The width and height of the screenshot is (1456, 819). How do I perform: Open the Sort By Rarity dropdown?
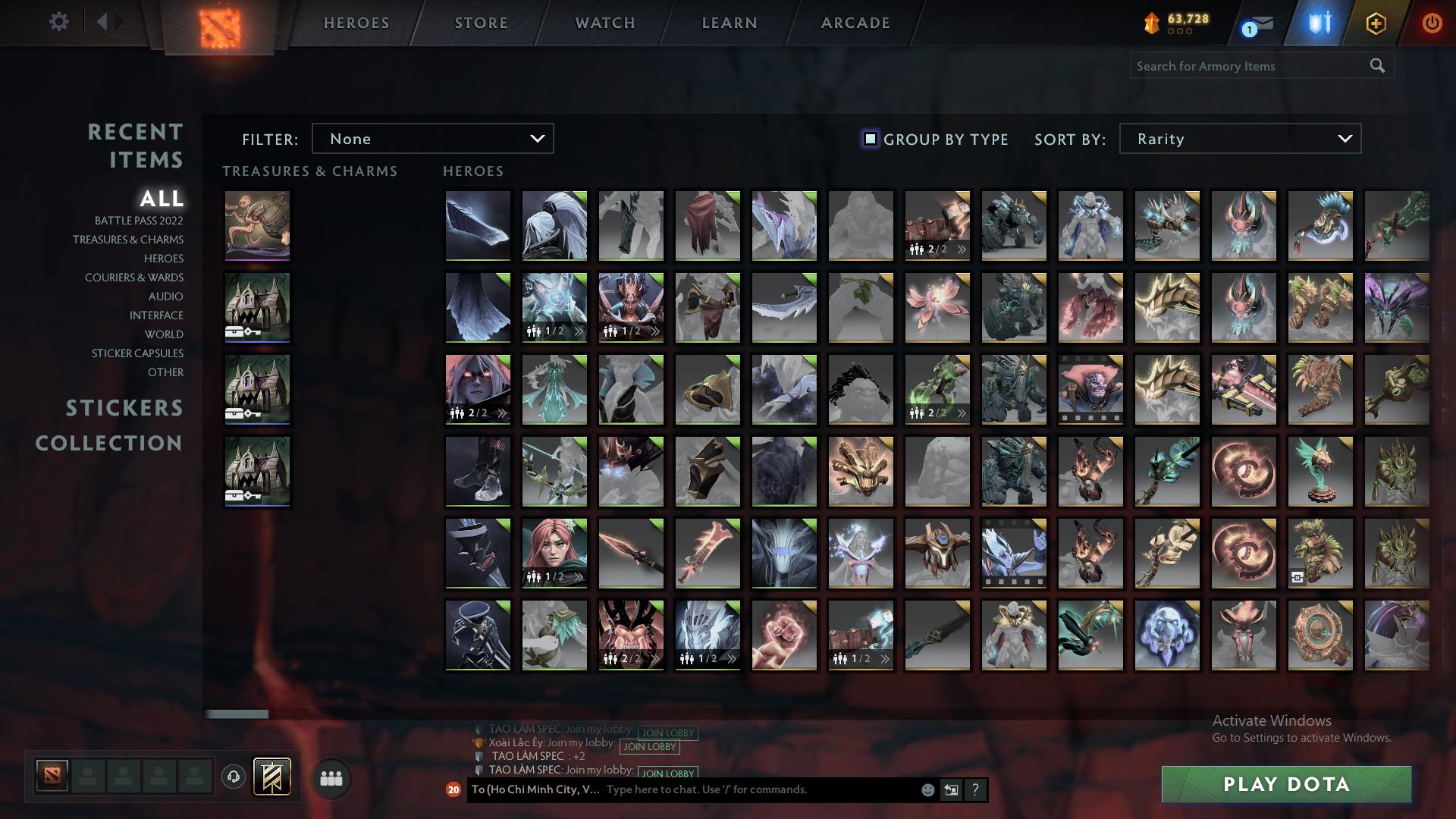(x=1239, y=139)
